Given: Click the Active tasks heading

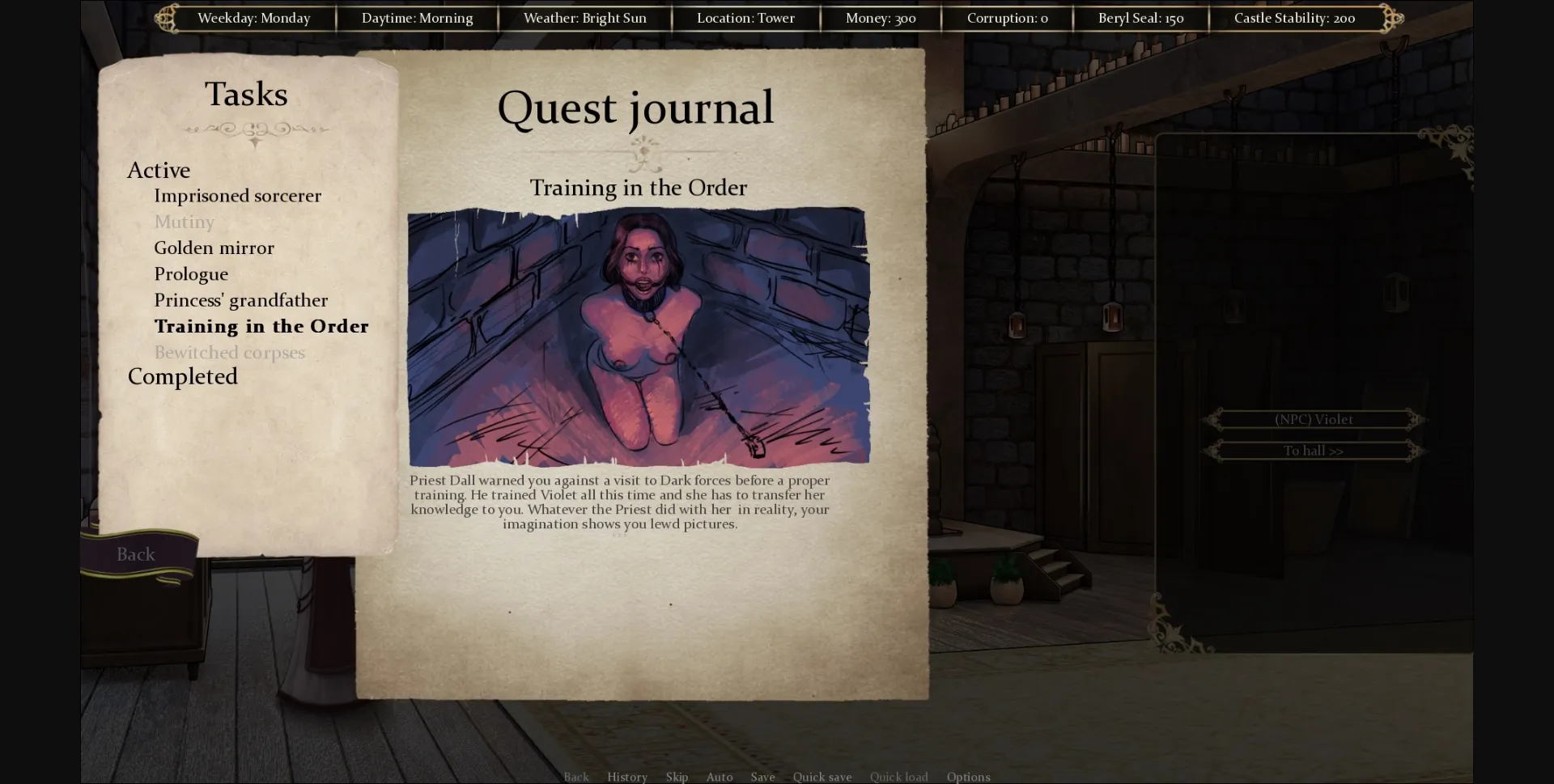Looking at the screenshot, I should [x=159, y=170].
